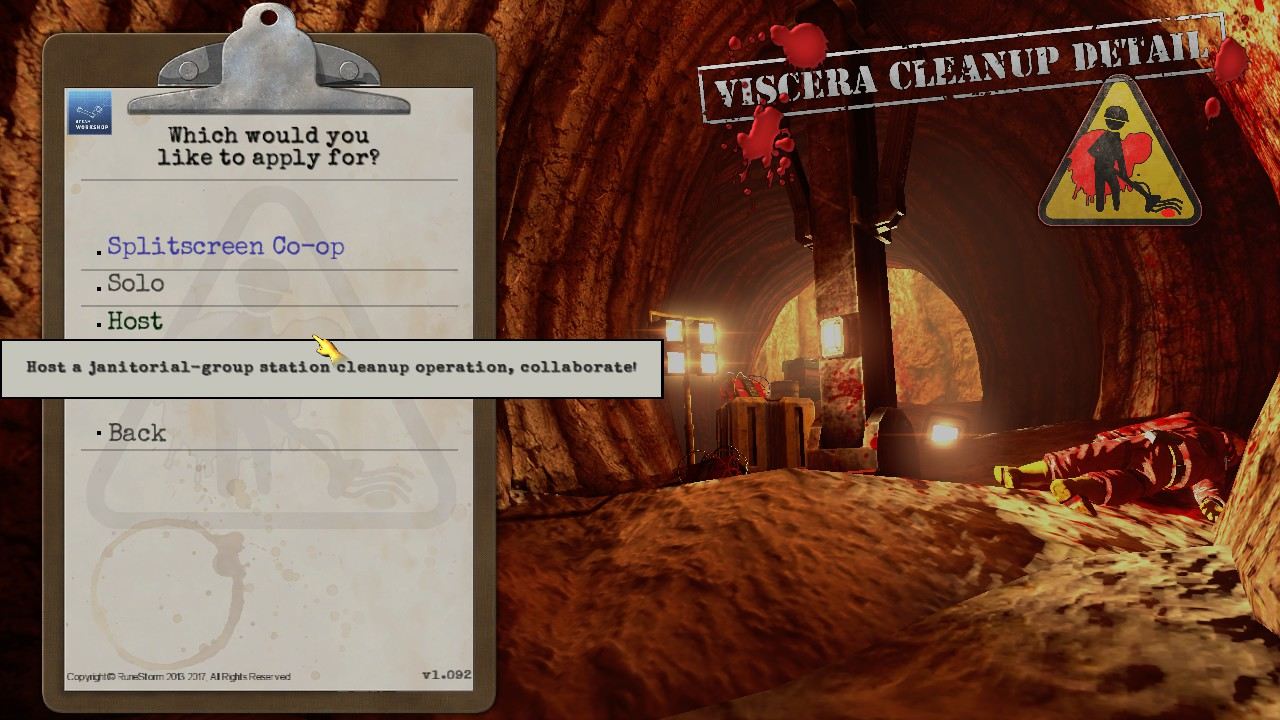The height and width of the screenshot is (720, 1280).
Task: Go Back to the previous menu
Action: click(x=137, y=433)
